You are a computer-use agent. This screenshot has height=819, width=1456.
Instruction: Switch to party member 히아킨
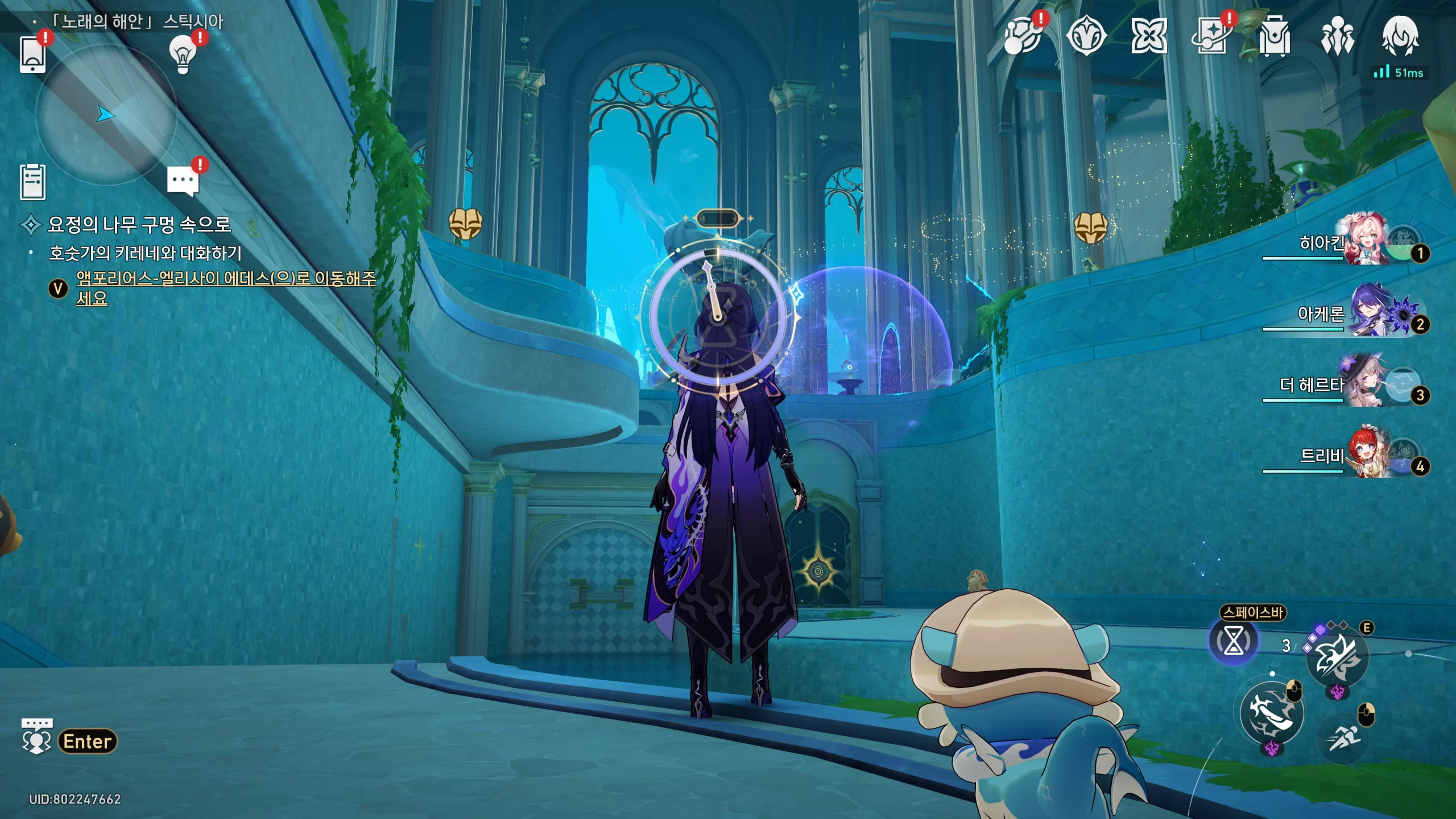[1365, 242]
